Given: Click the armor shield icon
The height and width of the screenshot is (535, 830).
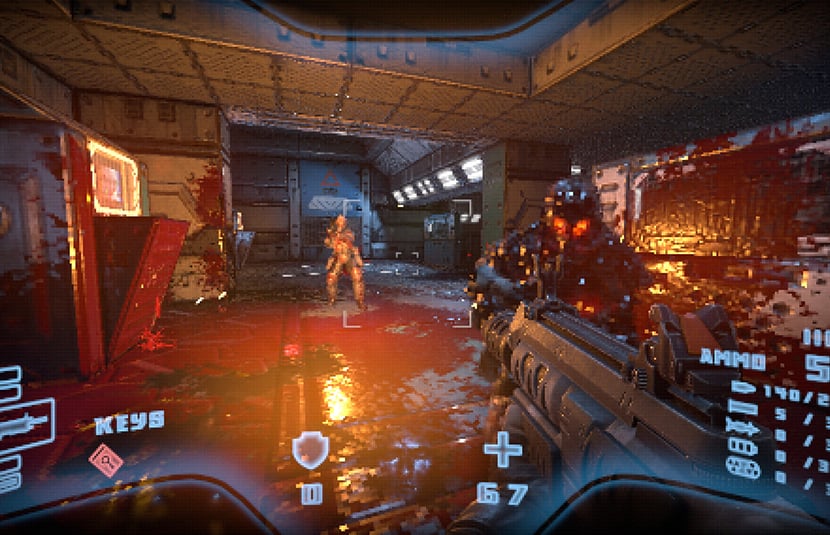Looking at the screenshot, I should point(310,451).
